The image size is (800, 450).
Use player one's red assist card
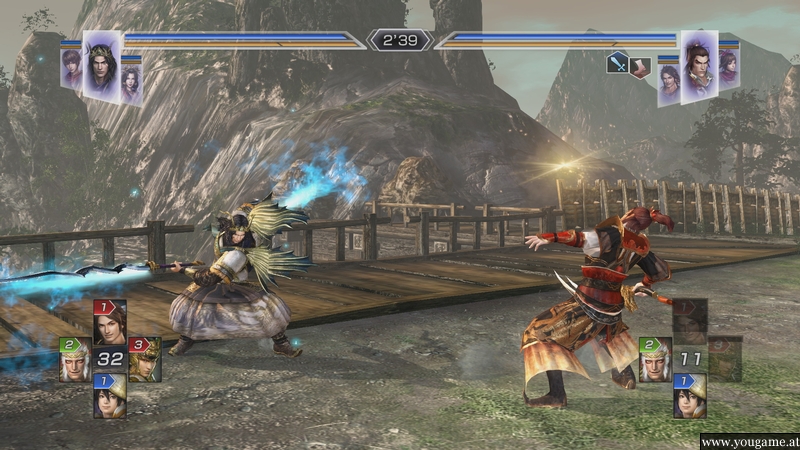coord(109,322)
